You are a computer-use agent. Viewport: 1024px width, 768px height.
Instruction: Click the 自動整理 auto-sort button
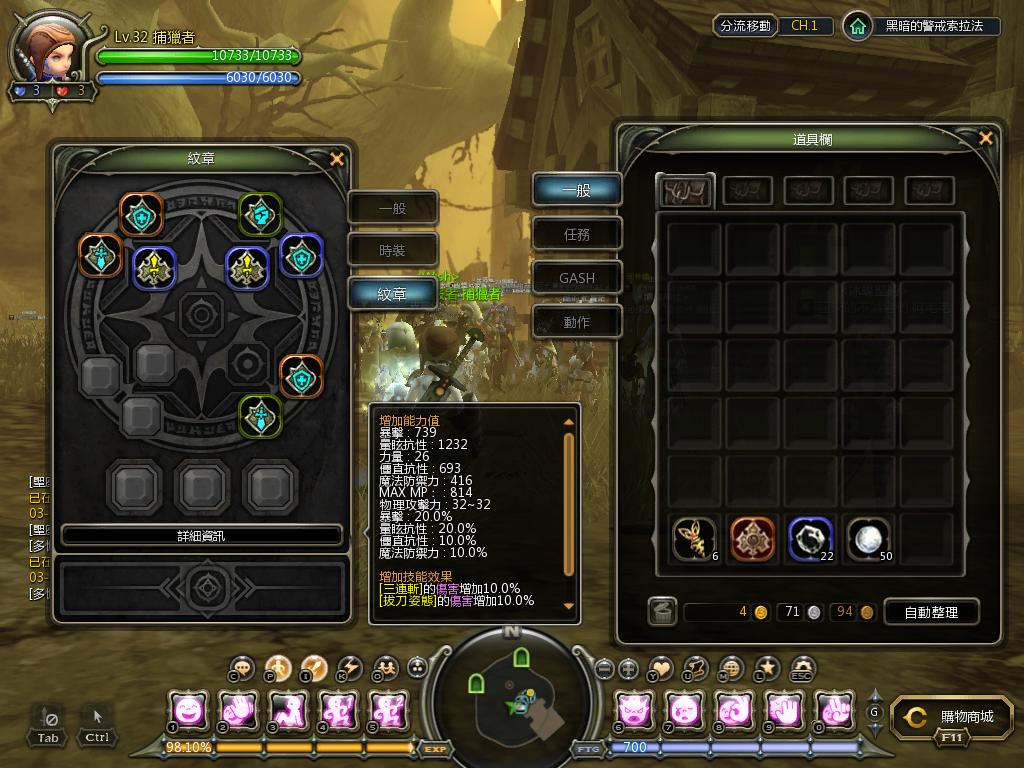930,612
